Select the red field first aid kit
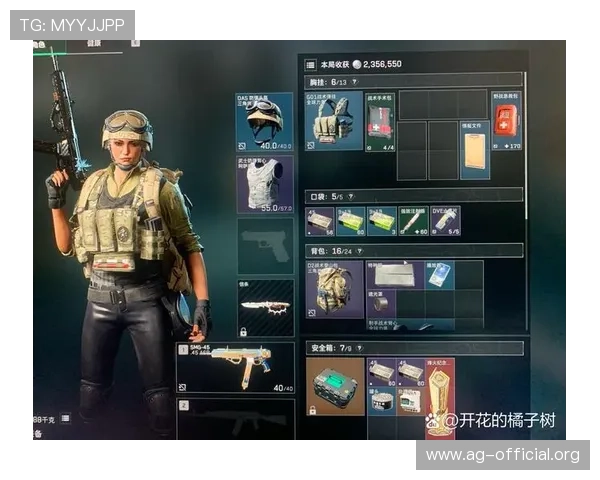600x480 pixels. (506, 120)
